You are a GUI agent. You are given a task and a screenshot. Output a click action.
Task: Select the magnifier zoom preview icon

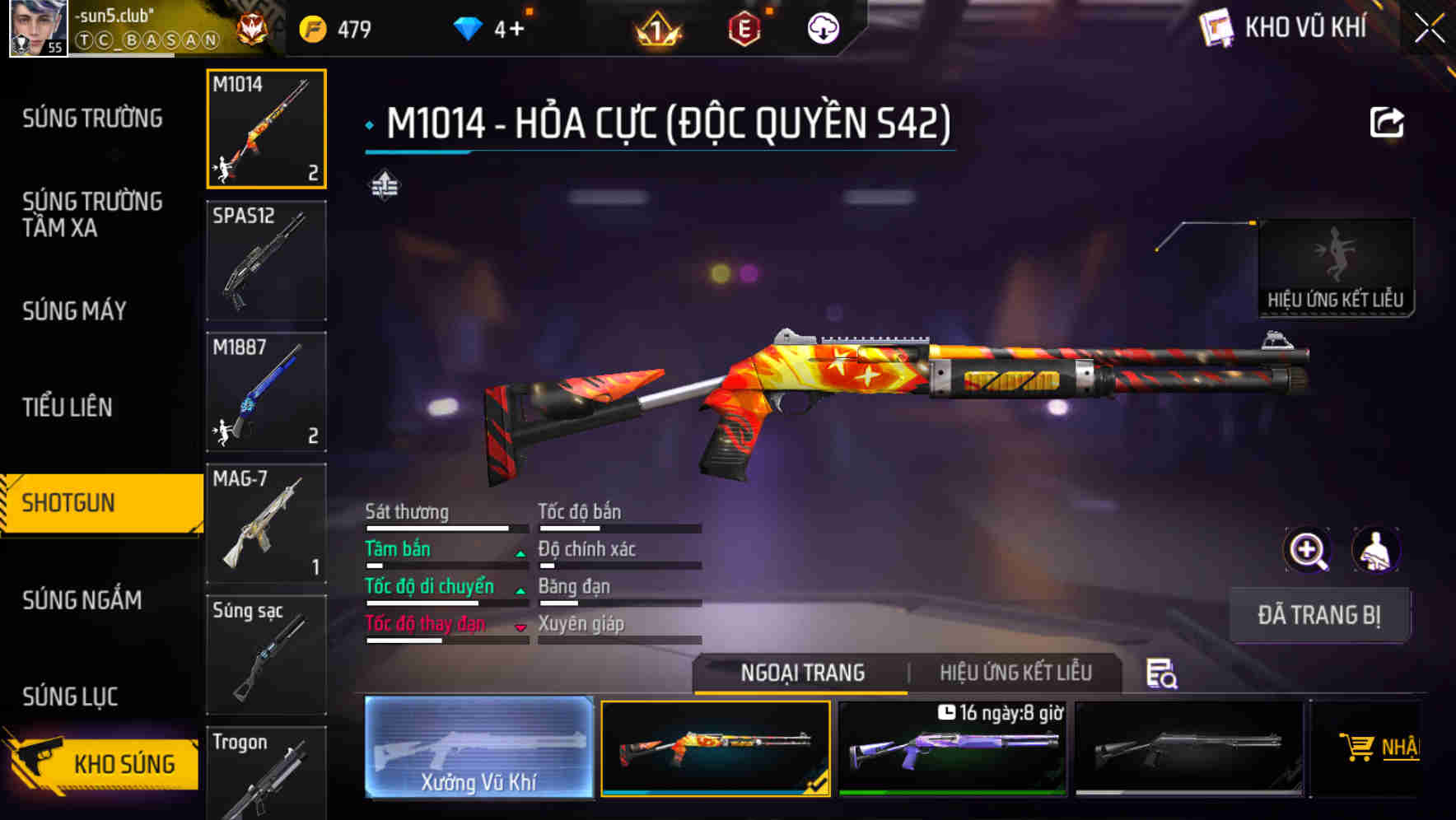click(1306, 550)
